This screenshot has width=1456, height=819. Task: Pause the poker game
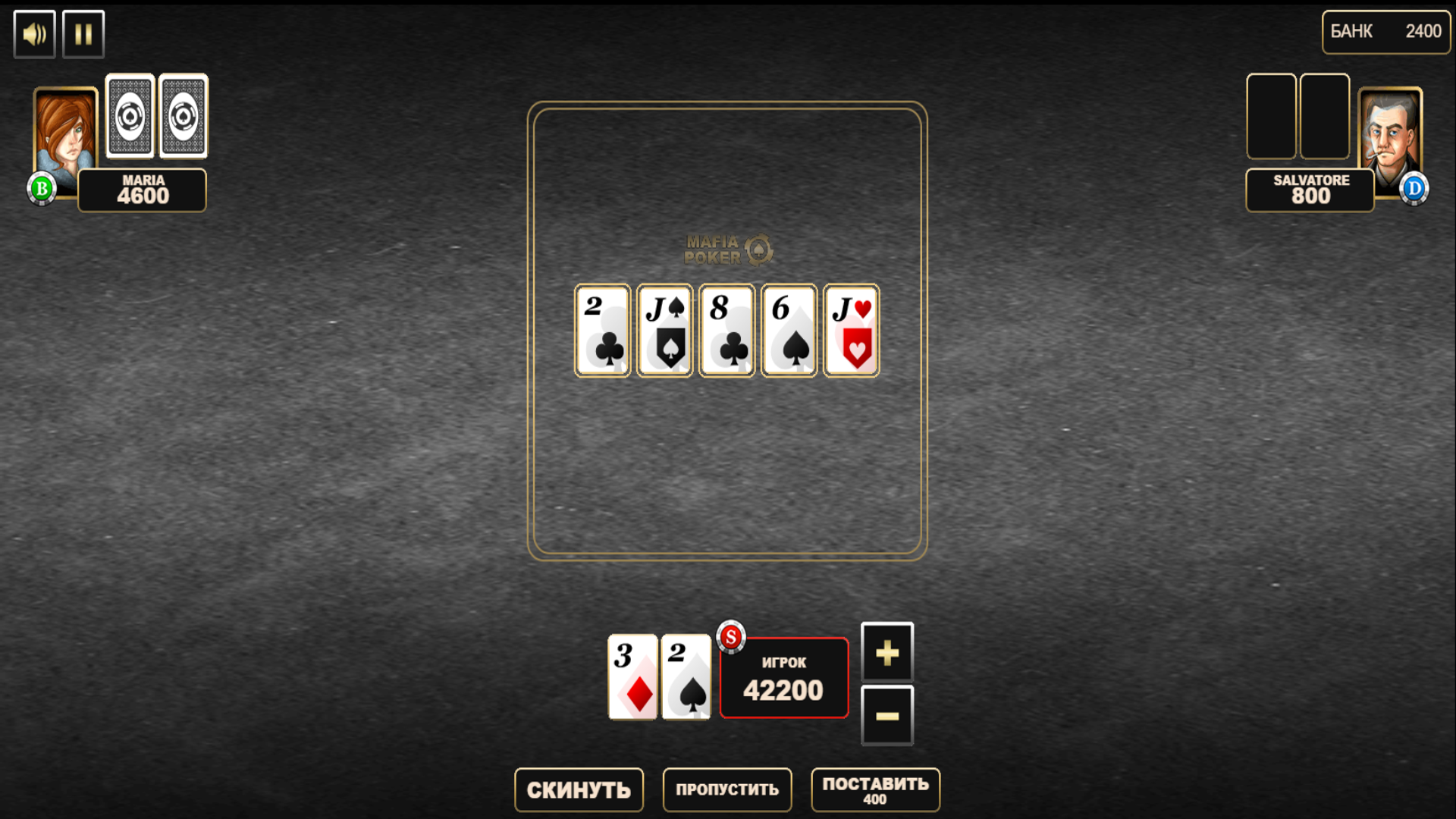point(83,33)
